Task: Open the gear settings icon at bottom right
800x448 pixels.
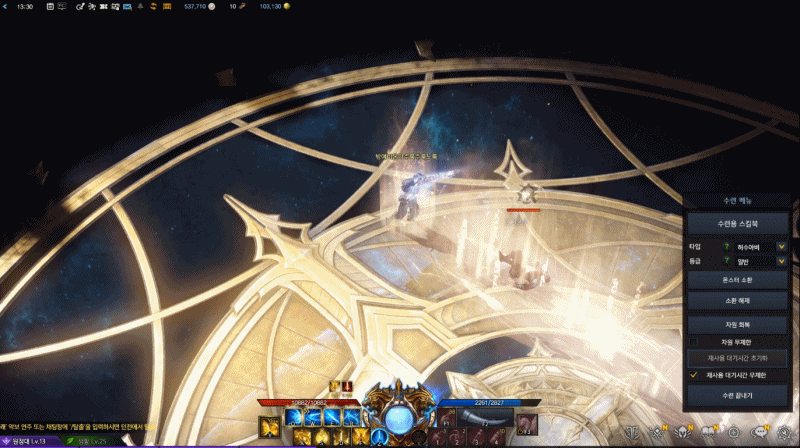Action: tap(785, 433)
